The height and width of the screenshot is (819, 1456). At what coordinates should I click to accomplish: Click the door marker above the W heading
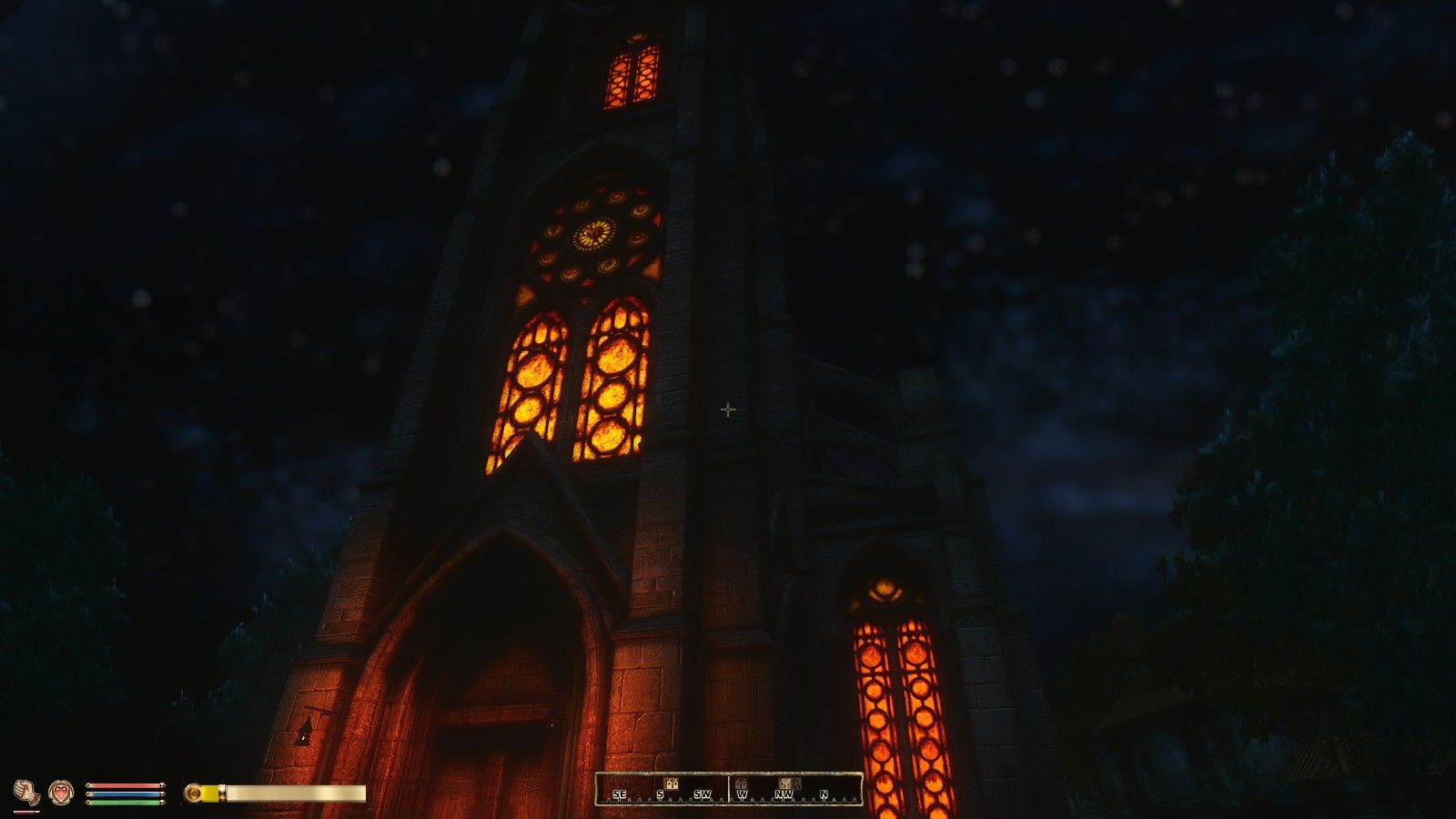[x=742, y=784]
